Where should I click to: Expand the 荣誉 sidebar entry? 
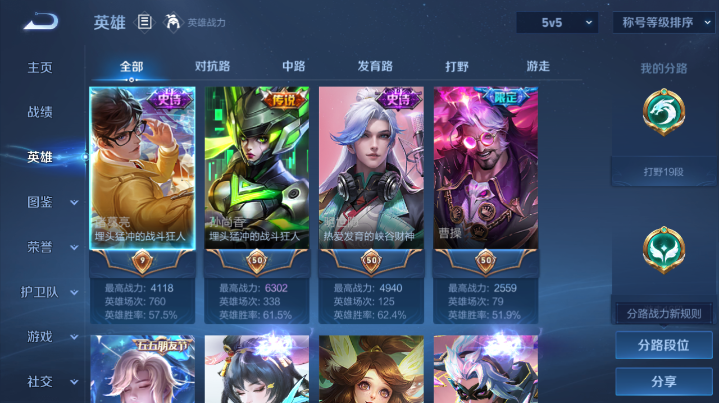click(x=50, y=246)
